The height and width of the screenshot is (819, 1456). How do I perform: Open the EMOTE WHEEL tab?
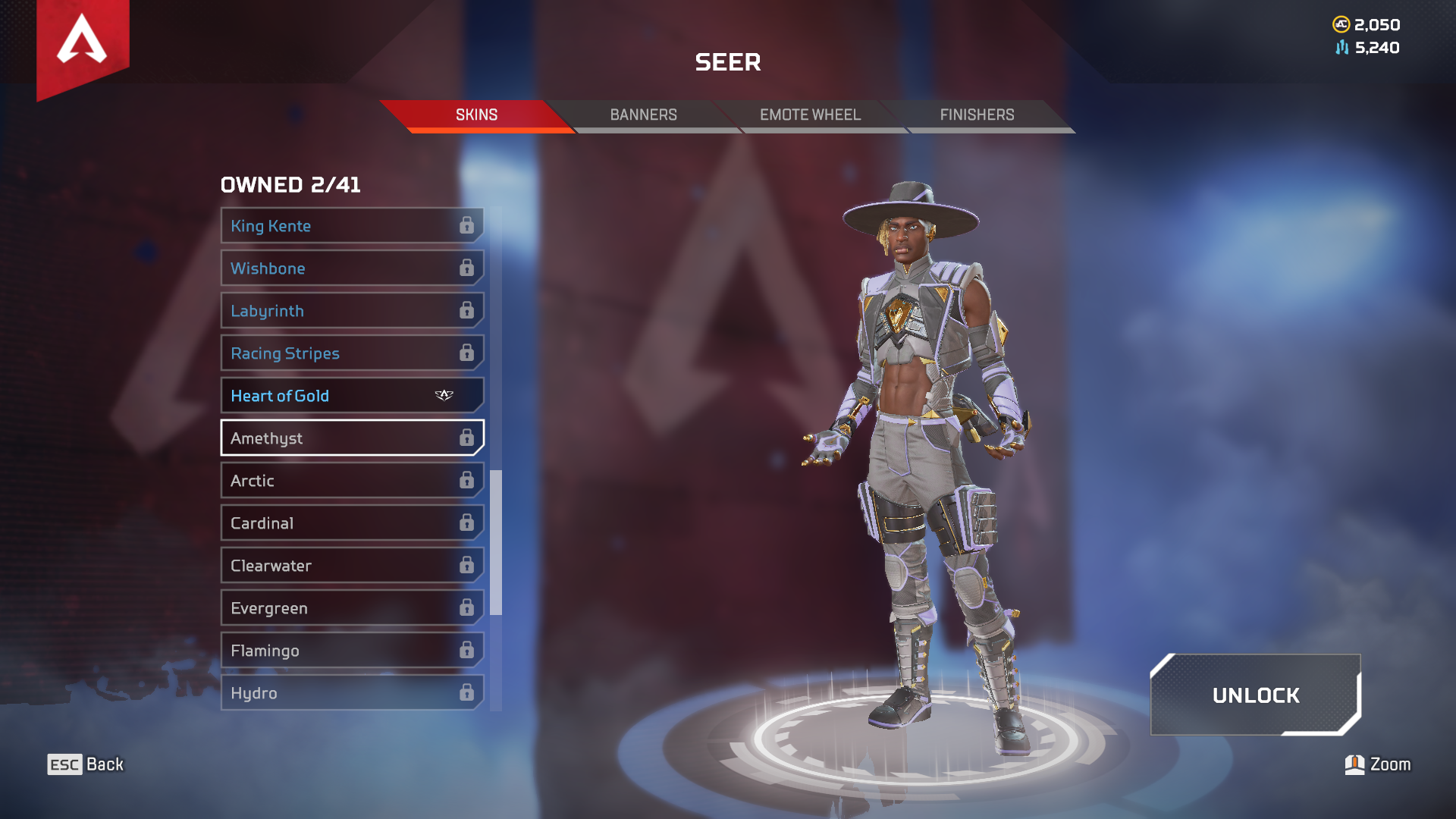808,115
